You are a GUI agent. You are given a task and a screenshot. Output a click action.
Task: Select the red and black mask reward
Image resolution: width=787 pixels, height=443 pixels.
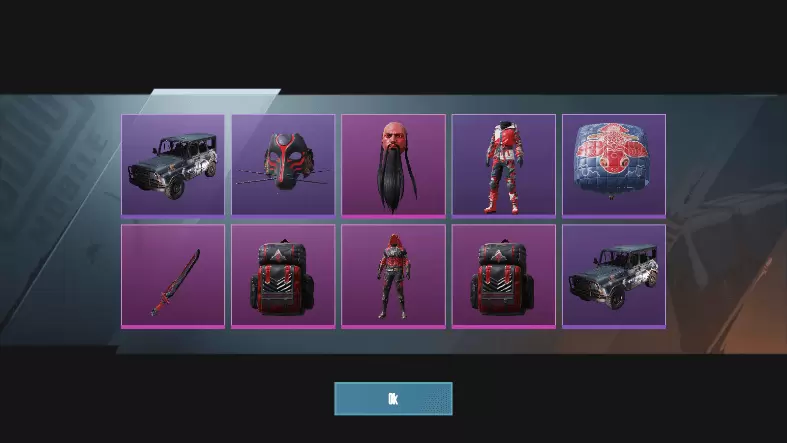tap(283, 165)
